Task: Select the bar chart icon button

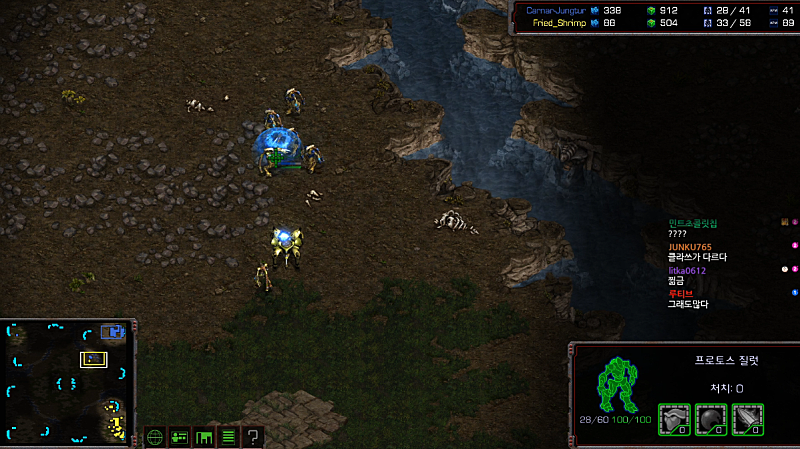Action: (x=204, y=437)
